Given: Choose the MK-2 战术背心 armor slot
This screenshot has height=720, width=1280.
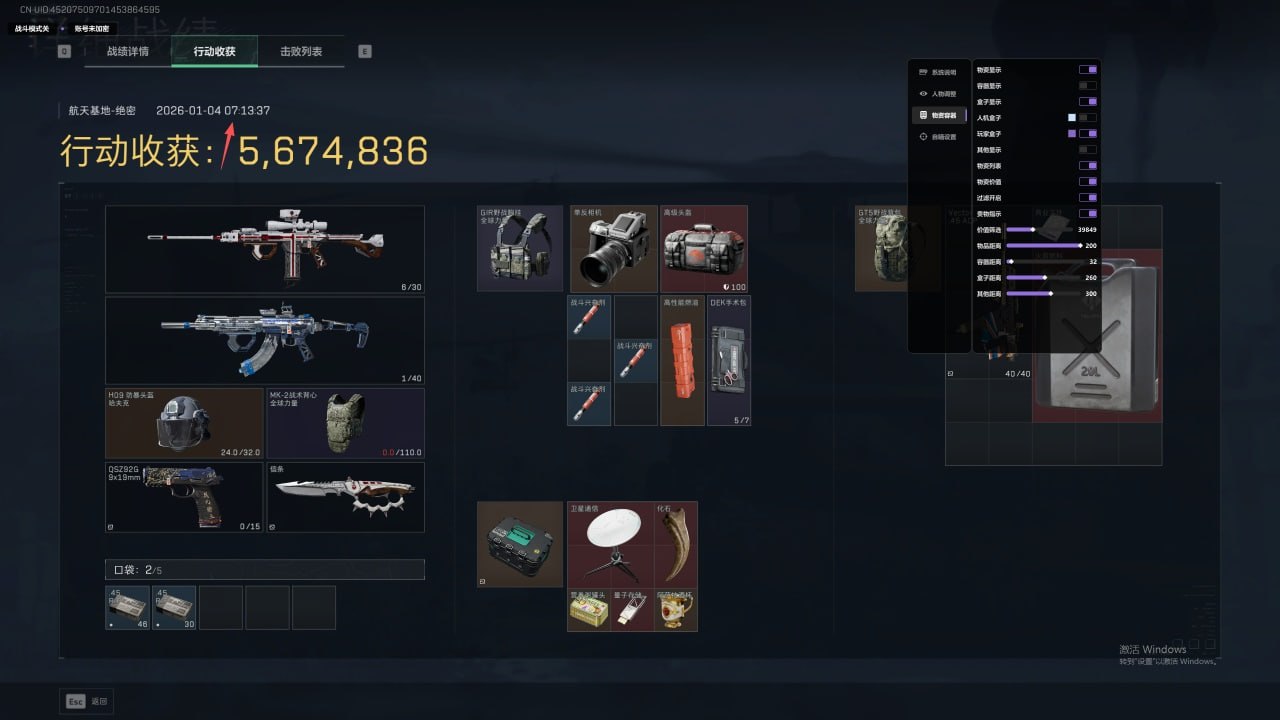Looking at the screenshot, I should click(345, 423).
